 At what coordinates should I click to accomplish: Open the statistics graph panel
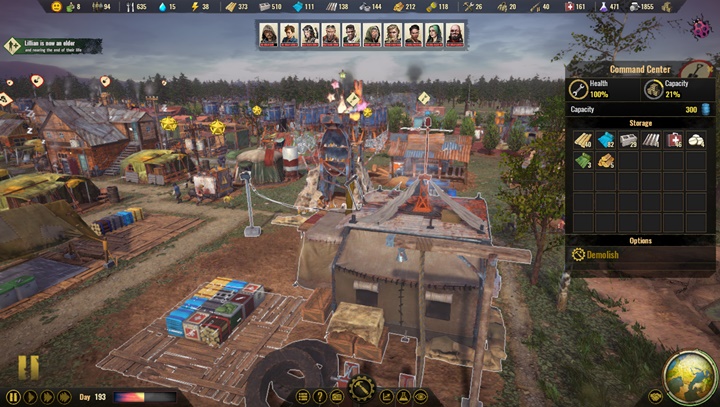click(387, 397)
